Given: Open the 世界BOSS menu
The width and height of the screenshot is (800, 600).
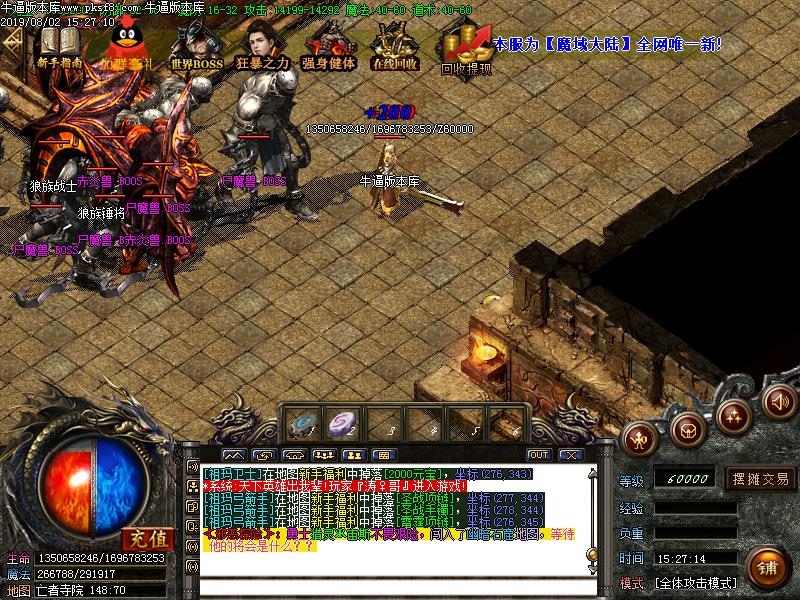Looking at the screenshot, I should 195,46.
